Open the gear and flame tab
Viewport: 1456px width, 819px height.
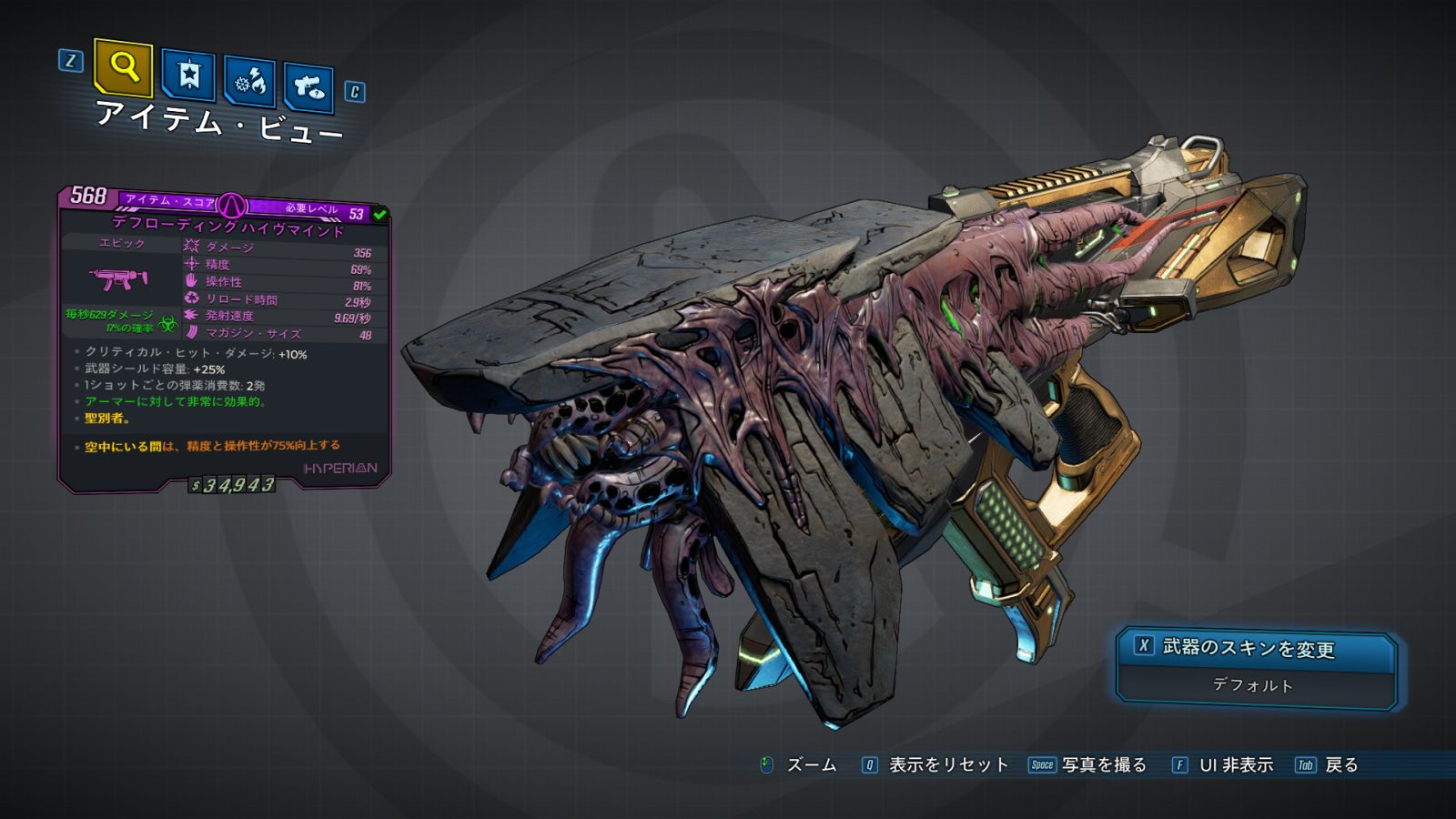249,82
